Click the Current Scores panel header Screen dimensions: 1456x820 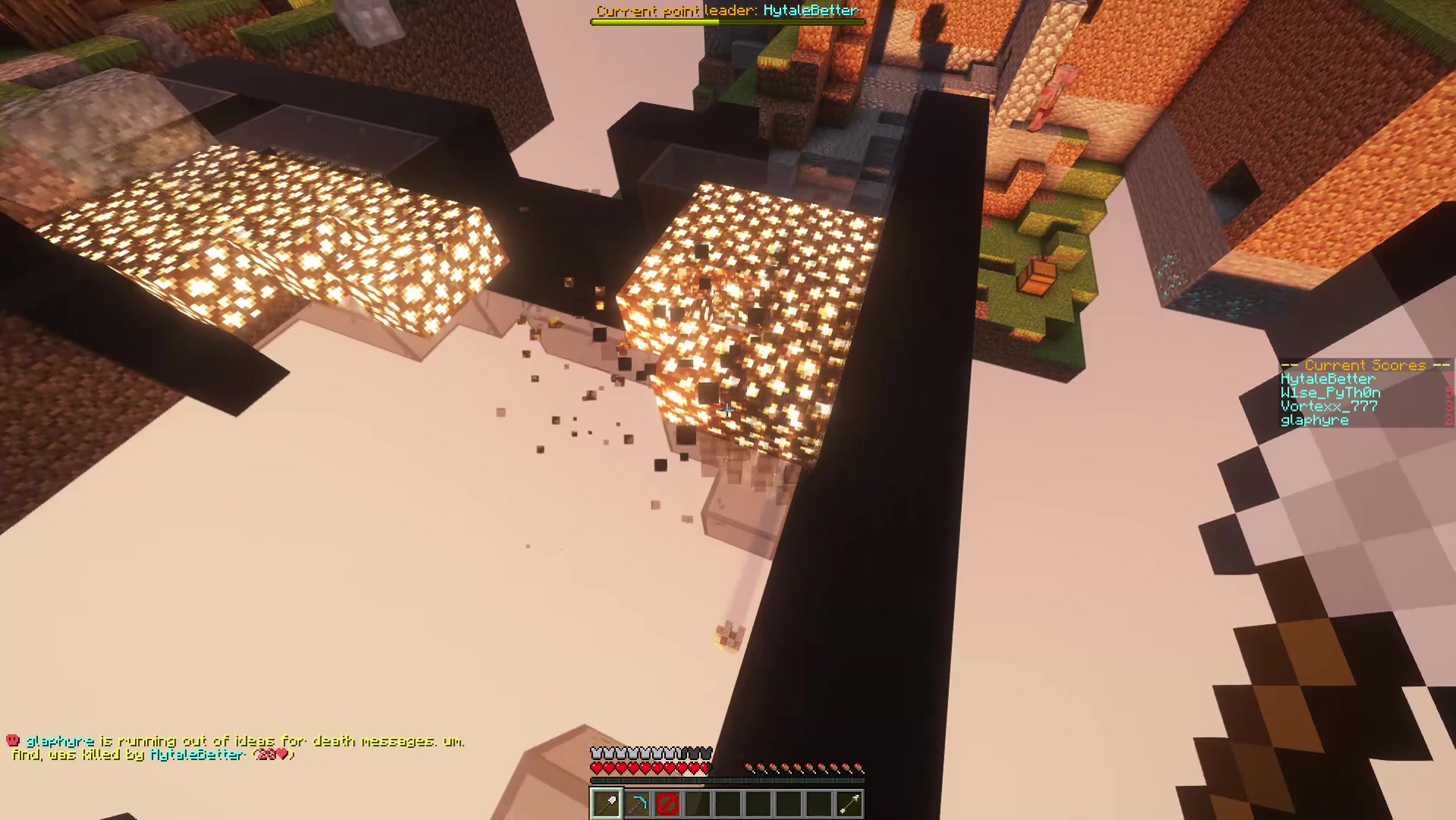point(1365,365)
